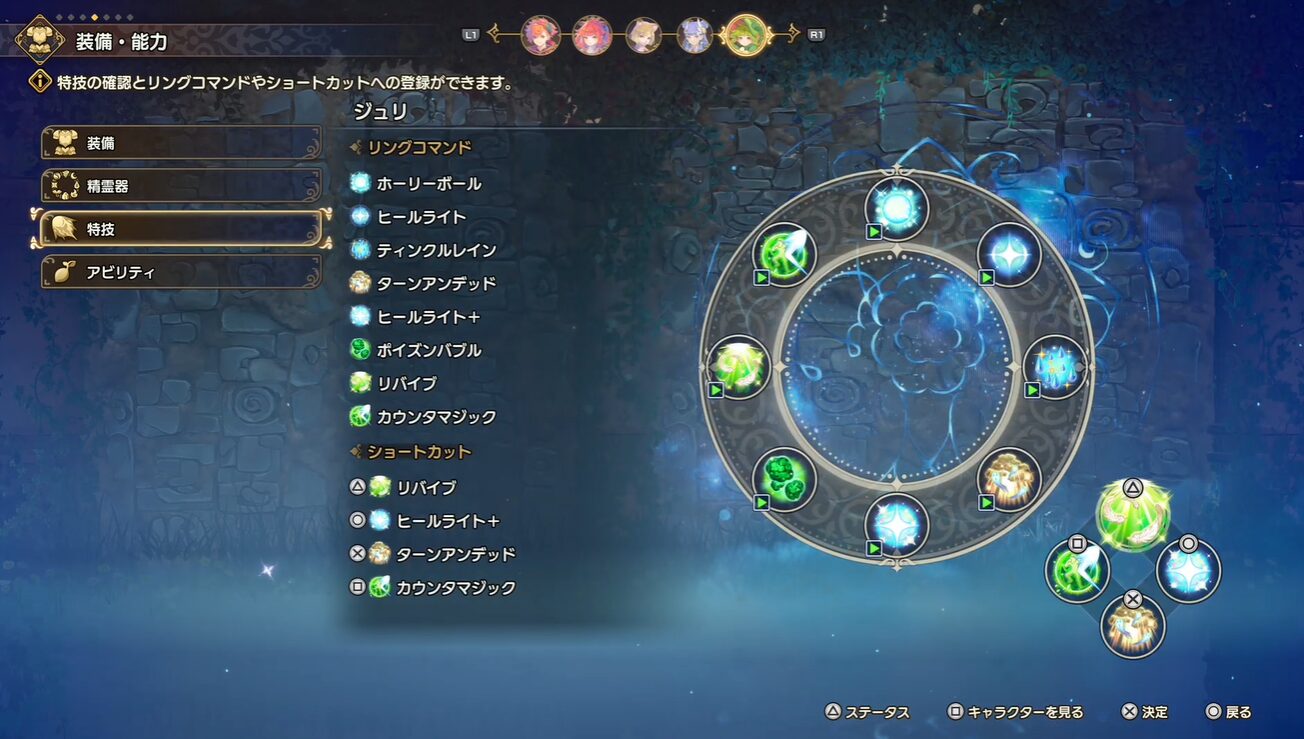Select ホーリーボール in ring command list

[428, 184]
